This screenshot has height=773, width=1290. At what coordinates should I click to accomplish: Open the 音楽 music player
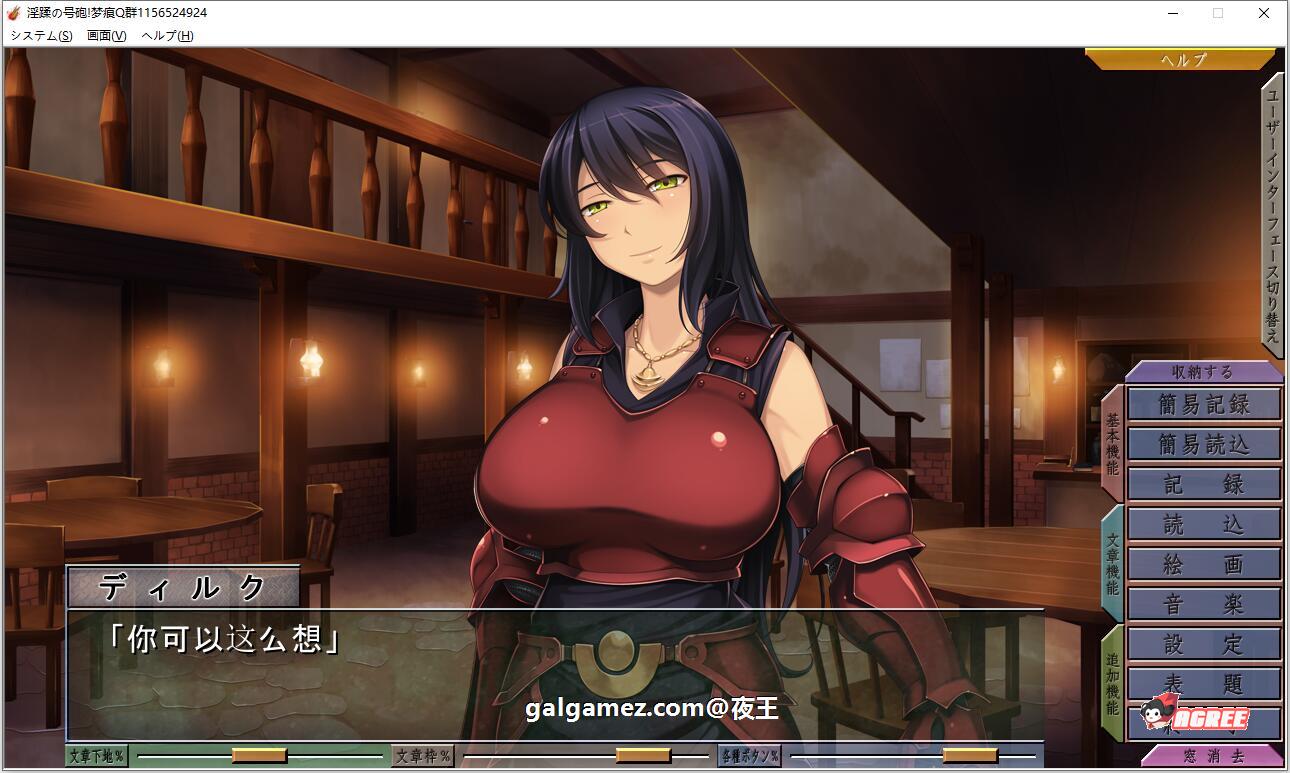click(1204, 604)
